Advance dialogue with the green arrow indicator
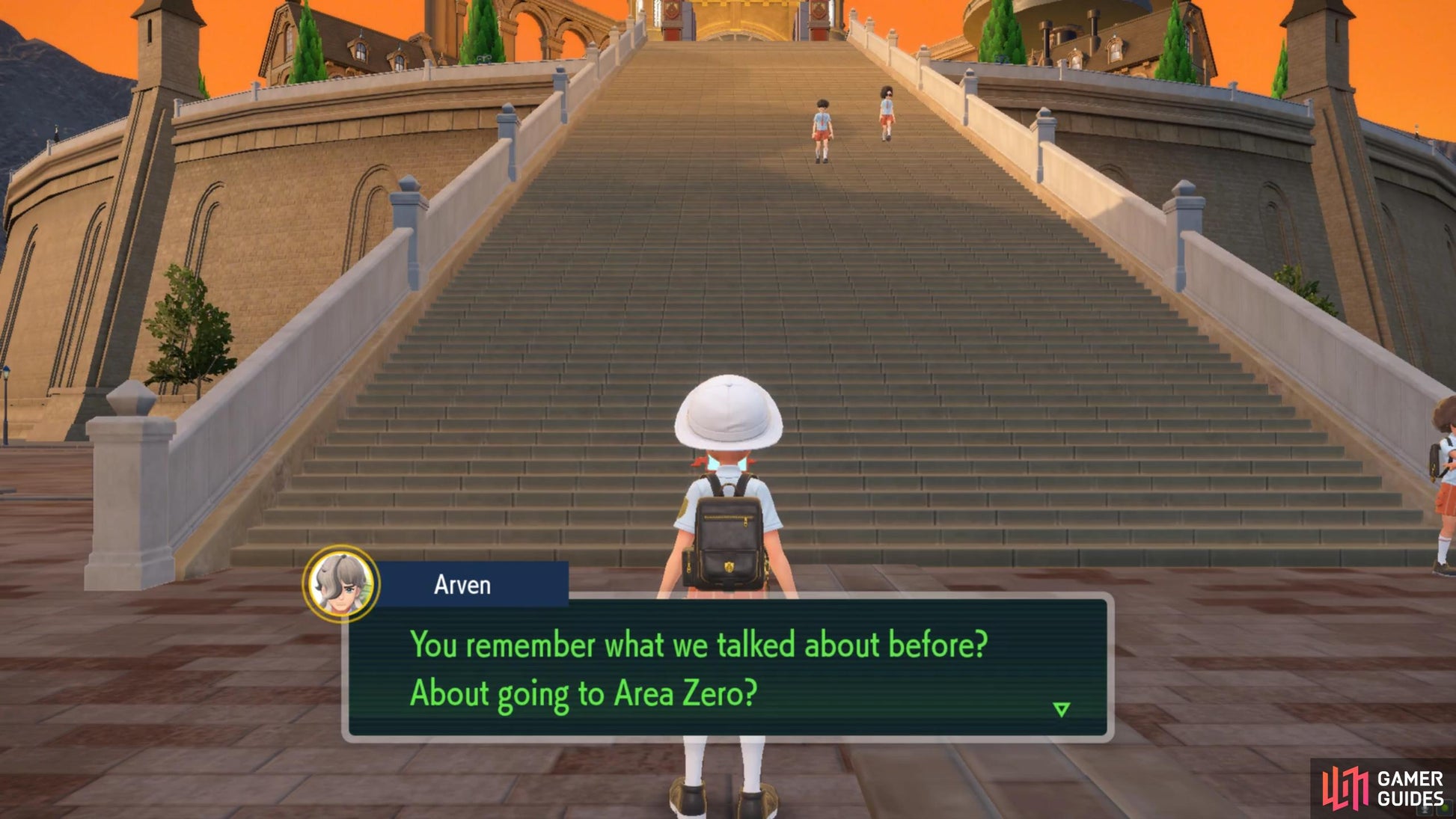The height and width of the screenshot is (819, 1456). [1061, 709]
